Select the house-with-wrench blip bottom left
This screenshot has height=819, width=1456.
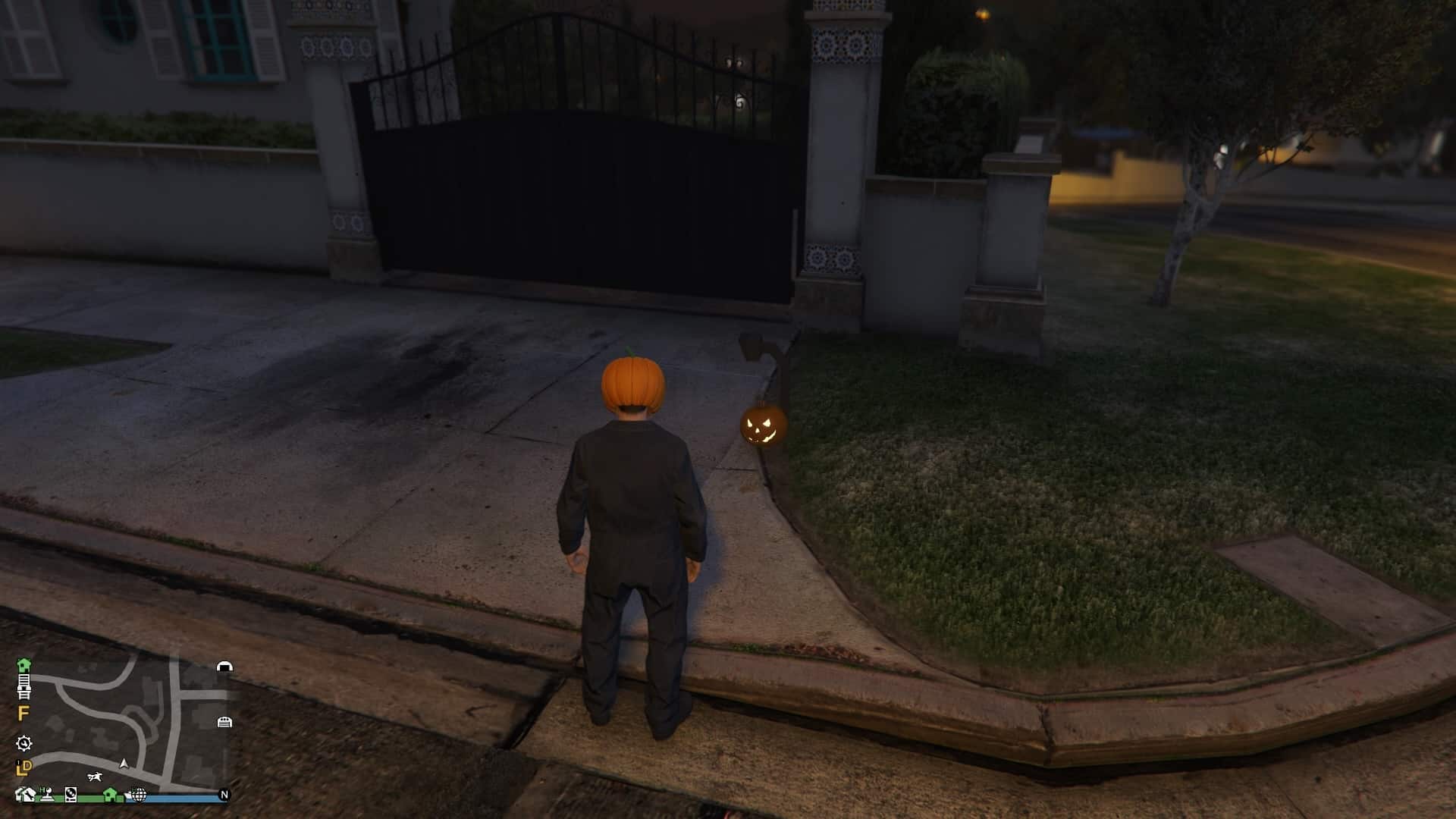(26, 795)
